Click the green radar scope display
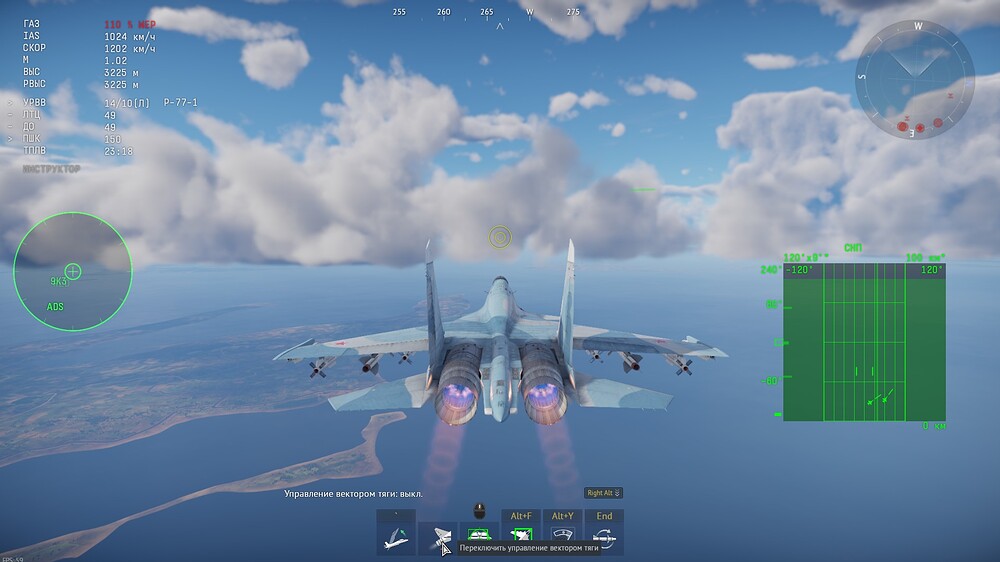This screenshot has height=562, width=1000. 864,342
